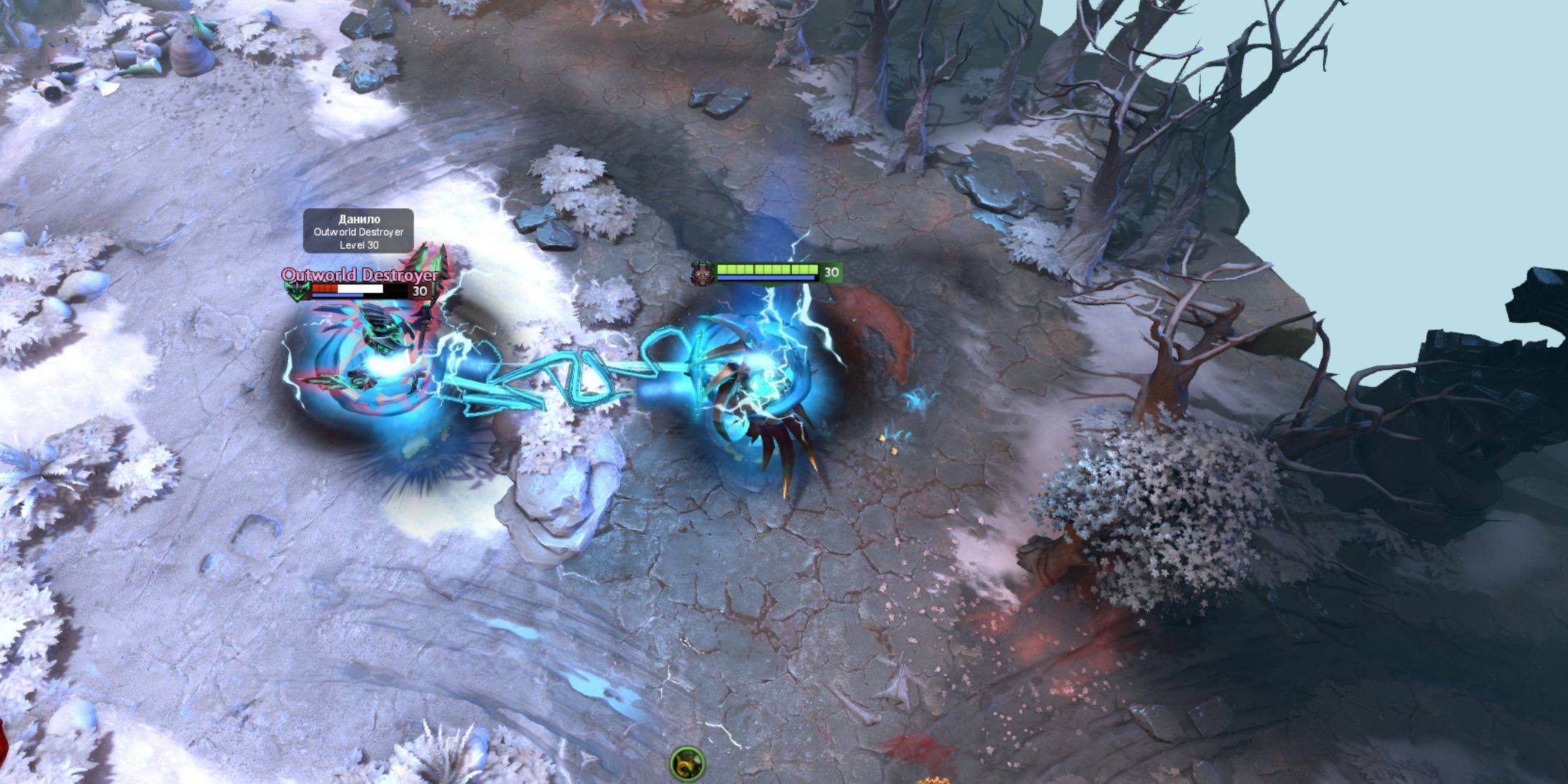
Task: Click the green-ringed round icon with gold horn
Action: coord(687,764)
